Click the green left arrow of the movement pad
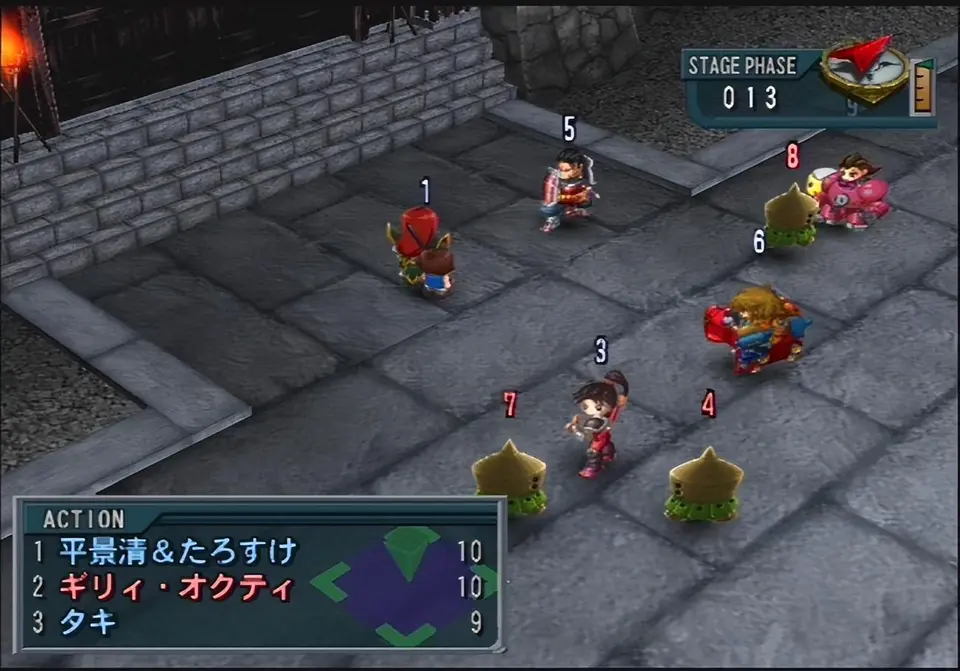The width and height of the screenshot is (960, 671). [331, 580]
